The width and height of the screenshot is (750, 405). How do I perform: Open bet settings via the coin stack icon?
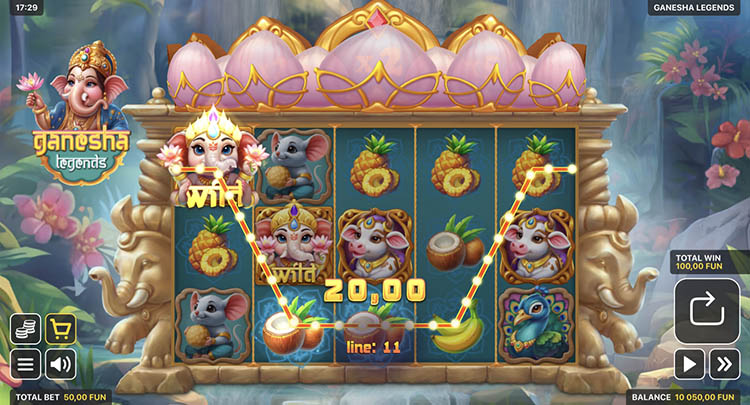[x=26, y=329]
